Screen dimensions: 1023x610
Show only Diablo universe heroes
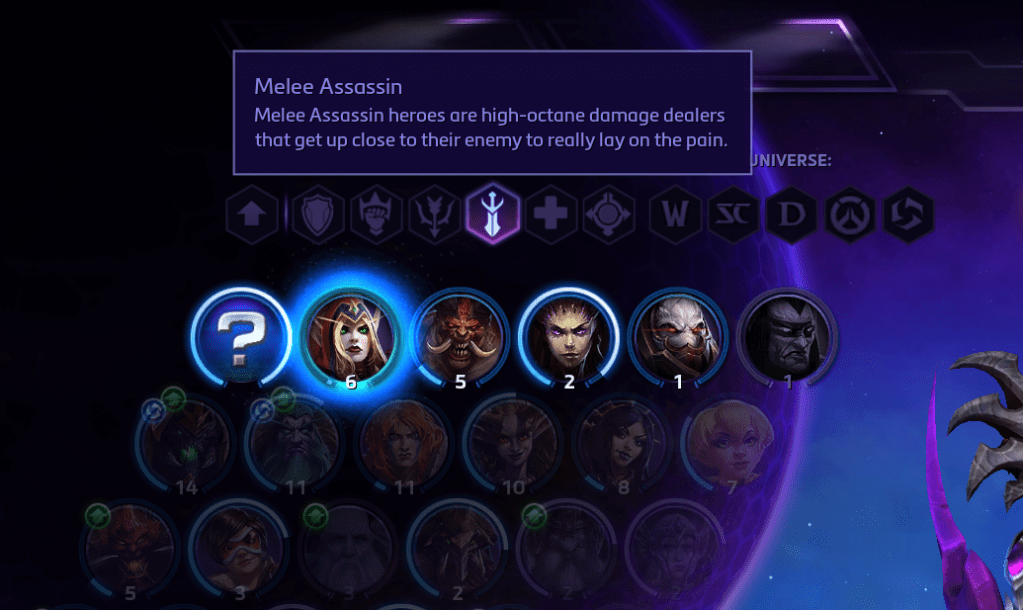[792, 213]
